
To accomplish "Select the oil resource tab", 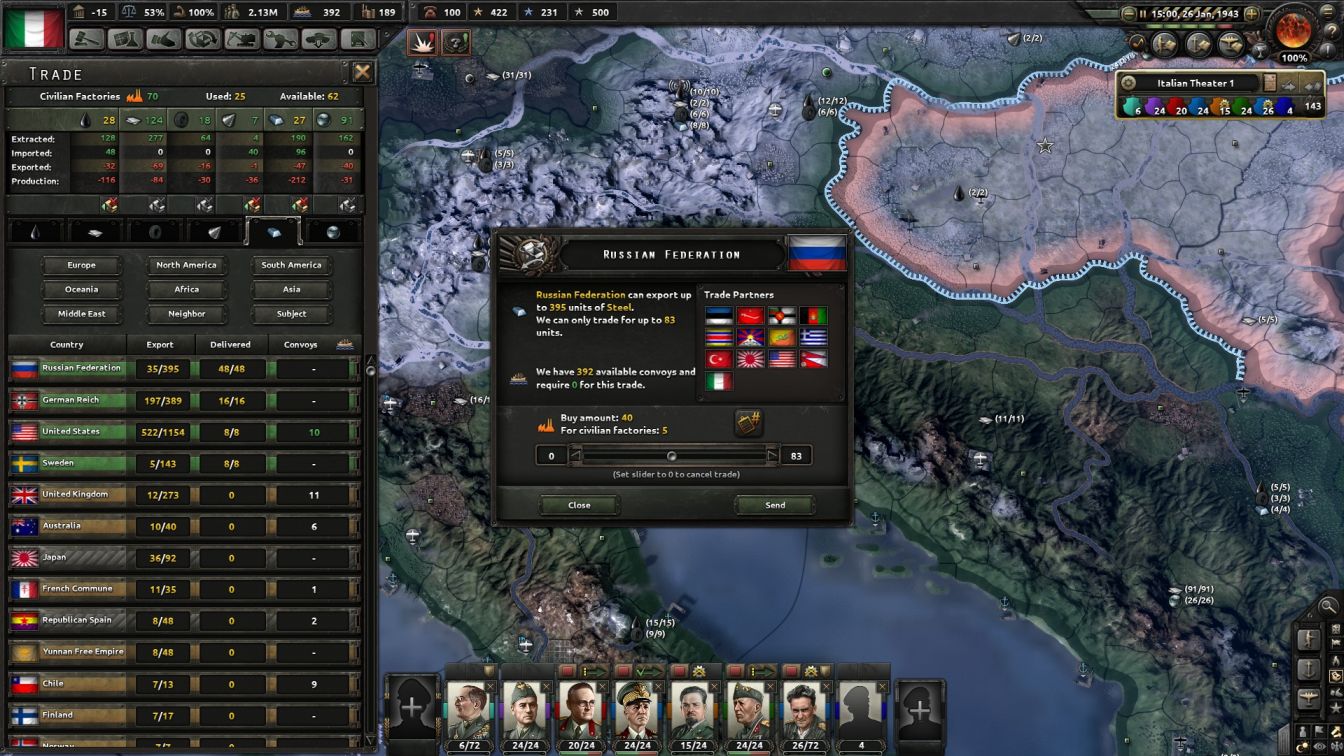I will pos(35,233).
